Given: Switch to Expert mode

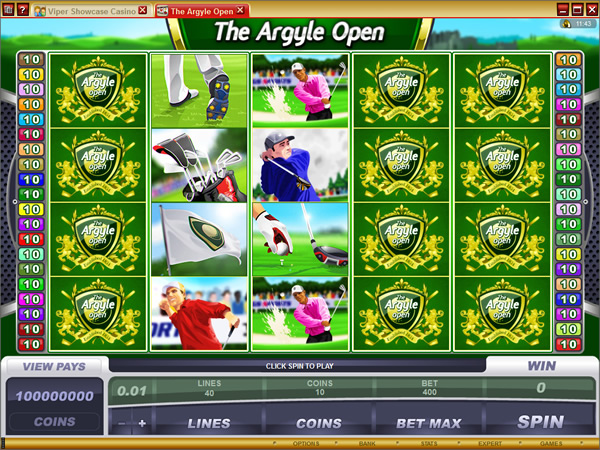Looking at the screenshot, I should 490,443.
